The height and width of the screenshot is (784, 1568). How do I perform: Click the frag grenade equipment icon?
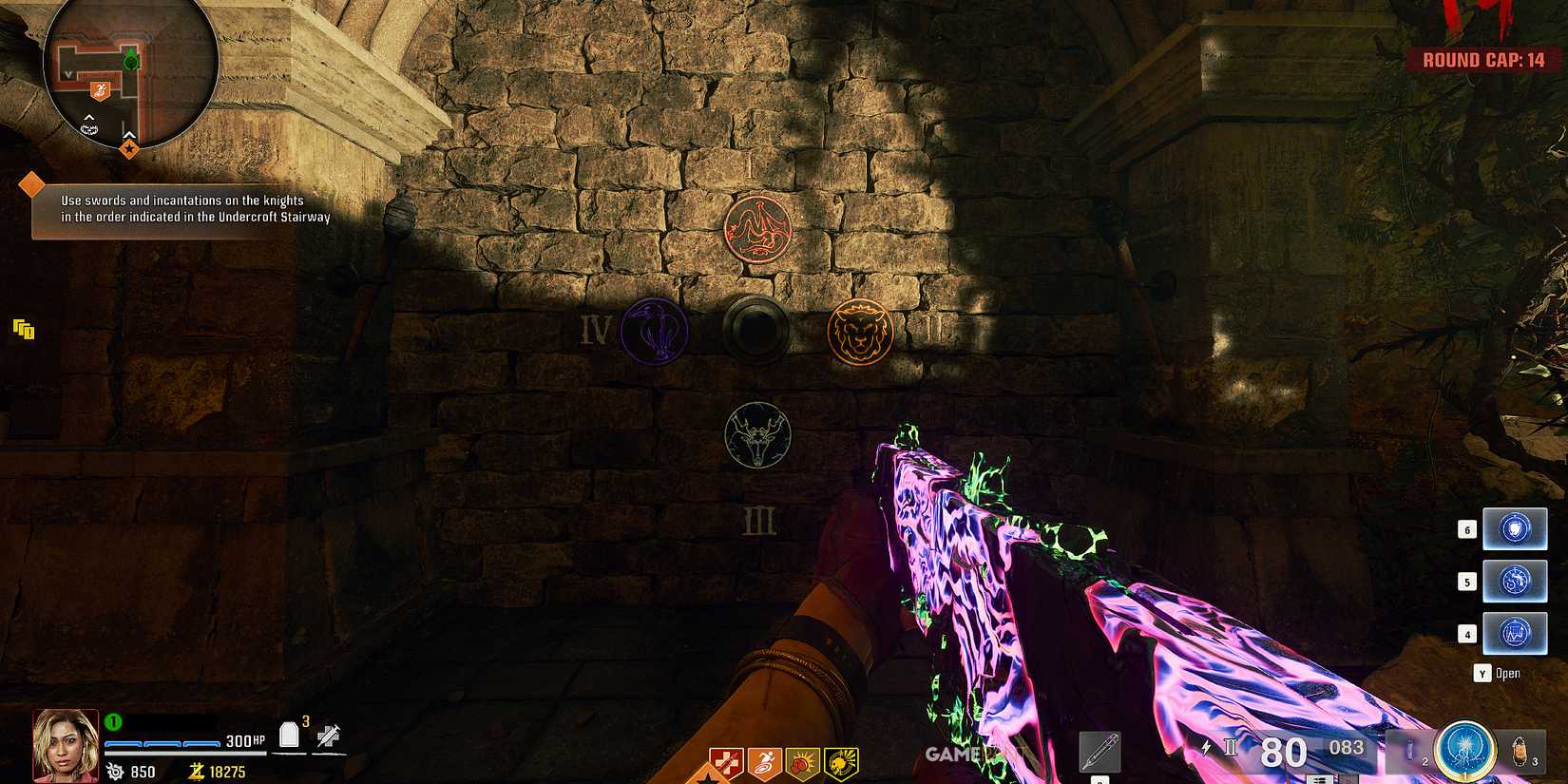[x=1519, y=751]
